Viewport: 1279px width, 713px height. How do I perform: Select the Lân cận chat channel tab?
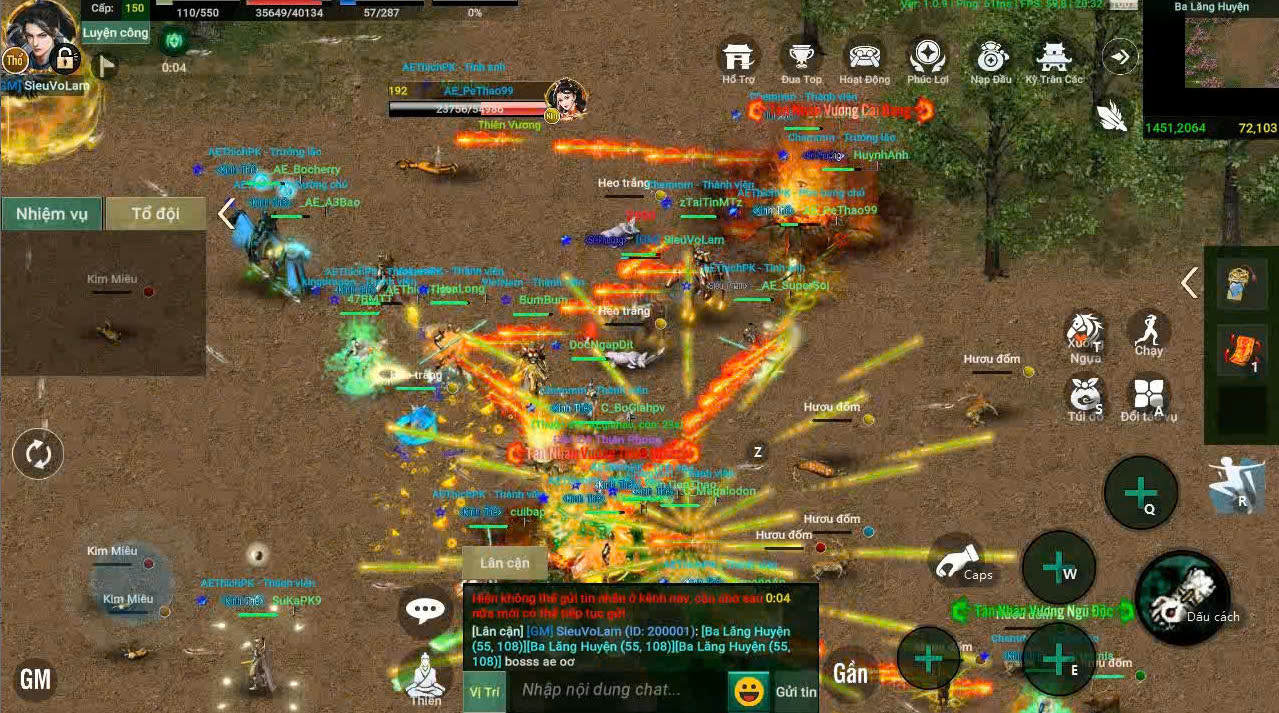click(505, 563)
